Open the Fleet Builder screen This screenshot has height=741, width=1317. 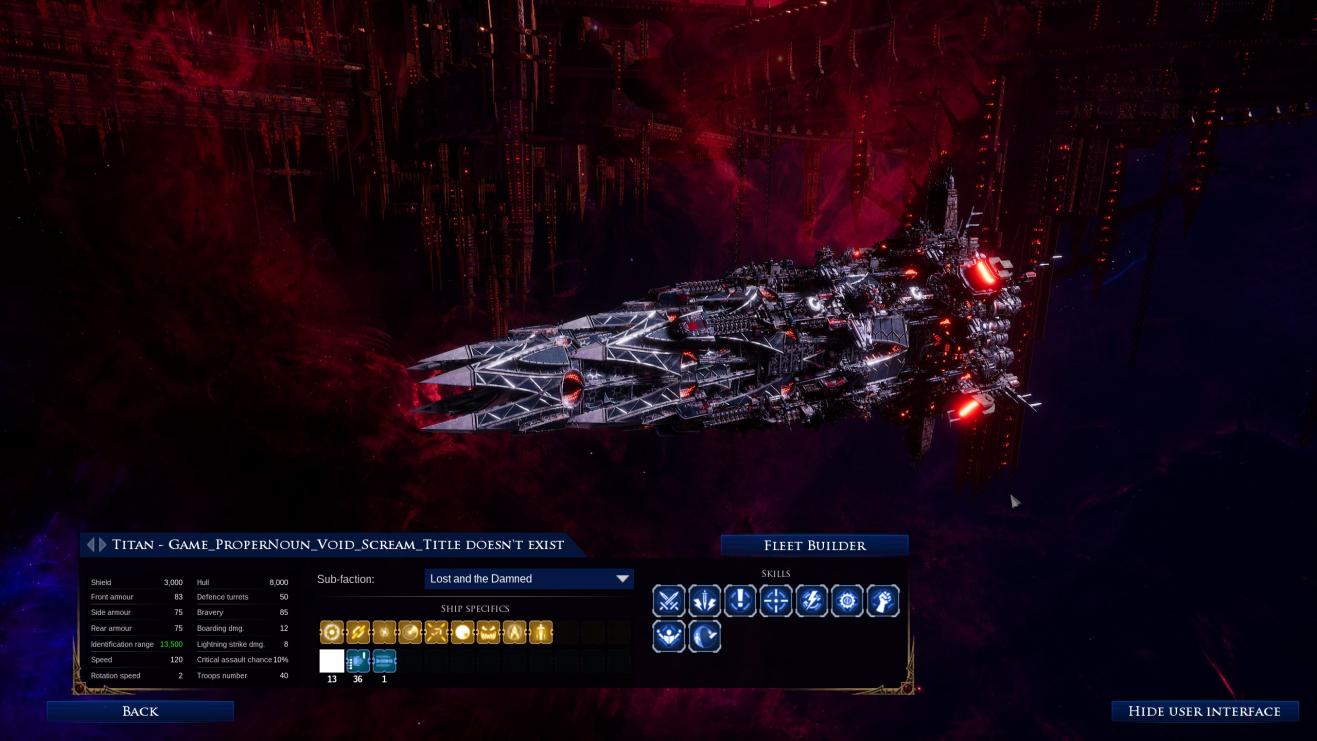(x=814, y=545)
